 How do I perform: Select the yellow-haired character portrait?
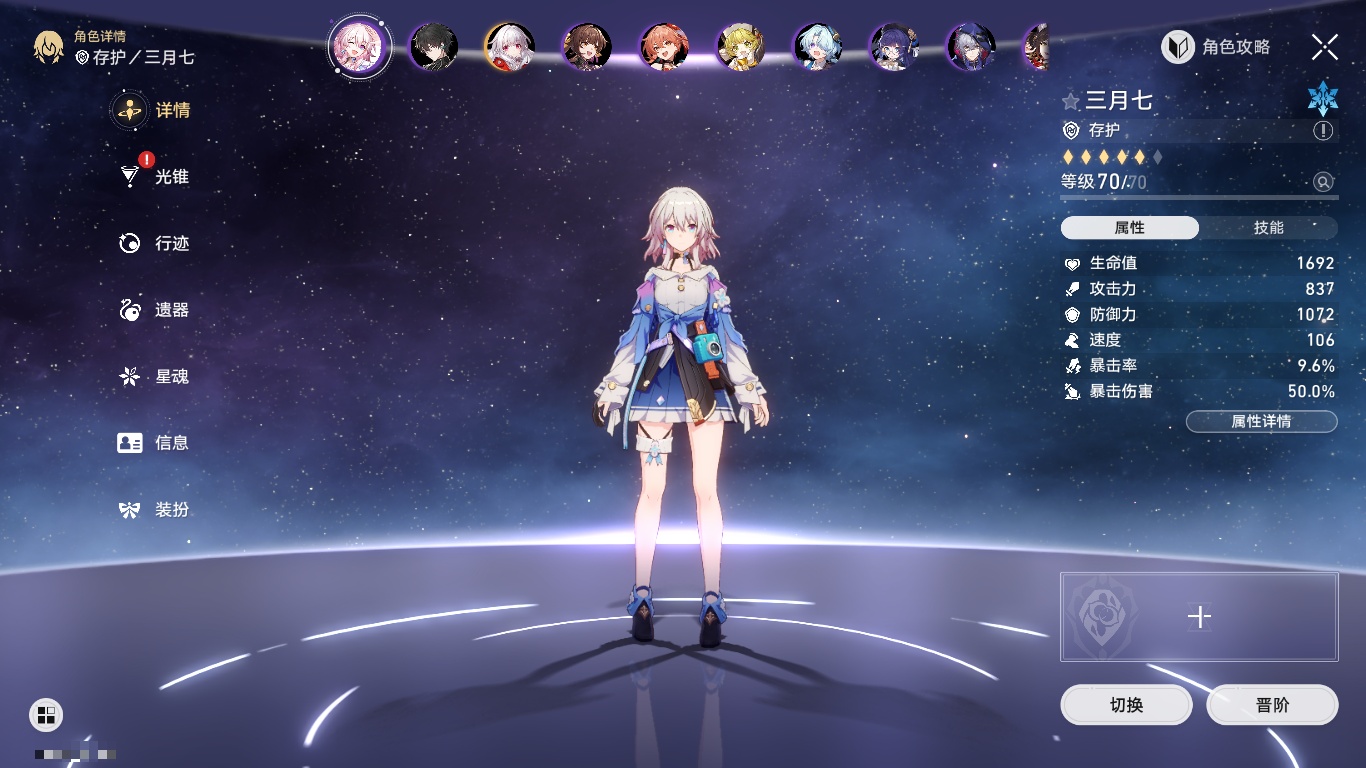(741, 47)
